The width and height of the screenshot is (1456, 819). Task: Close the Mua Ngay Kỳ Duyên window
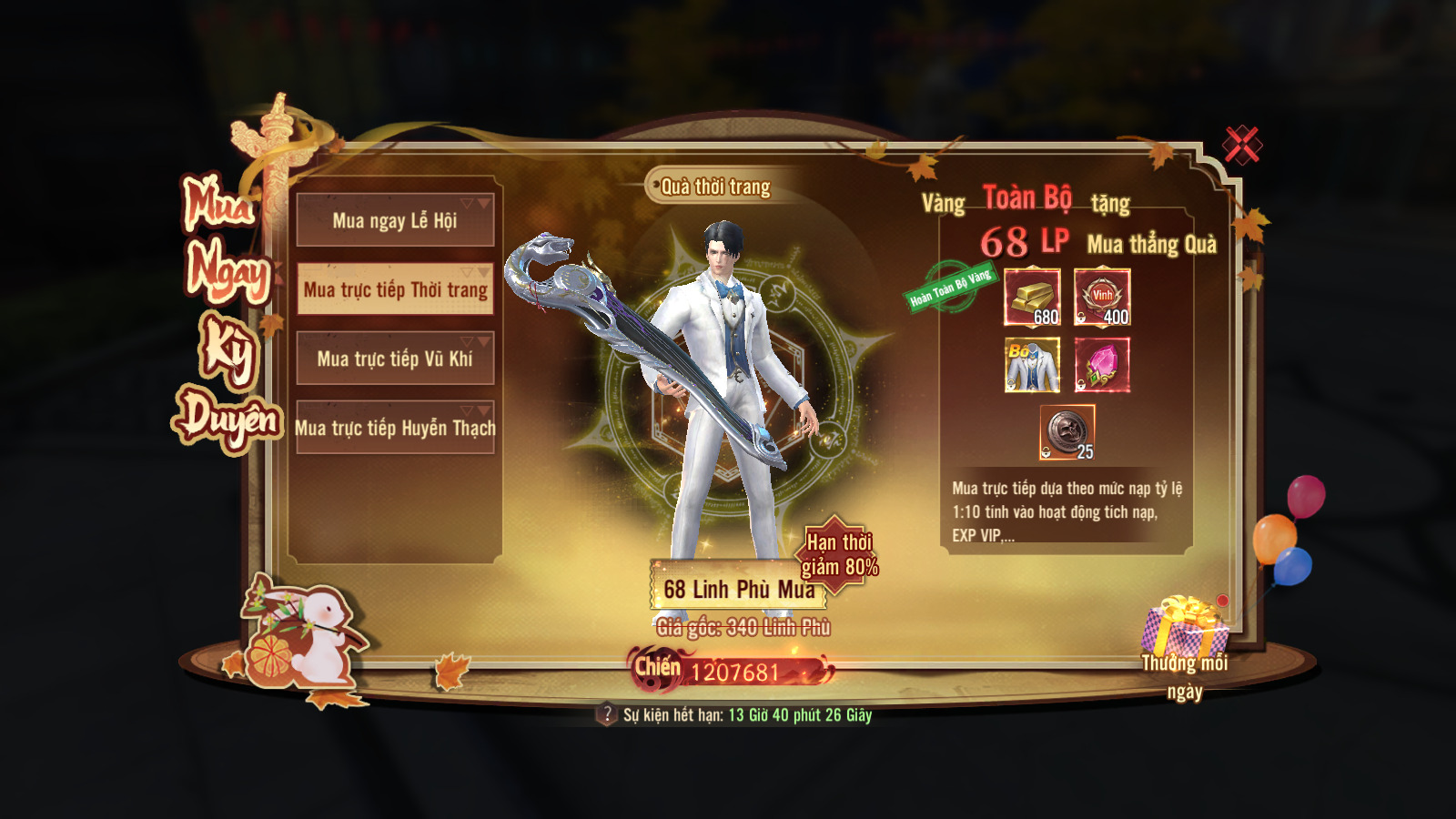pyautogui.click(x=1241, y=145)
